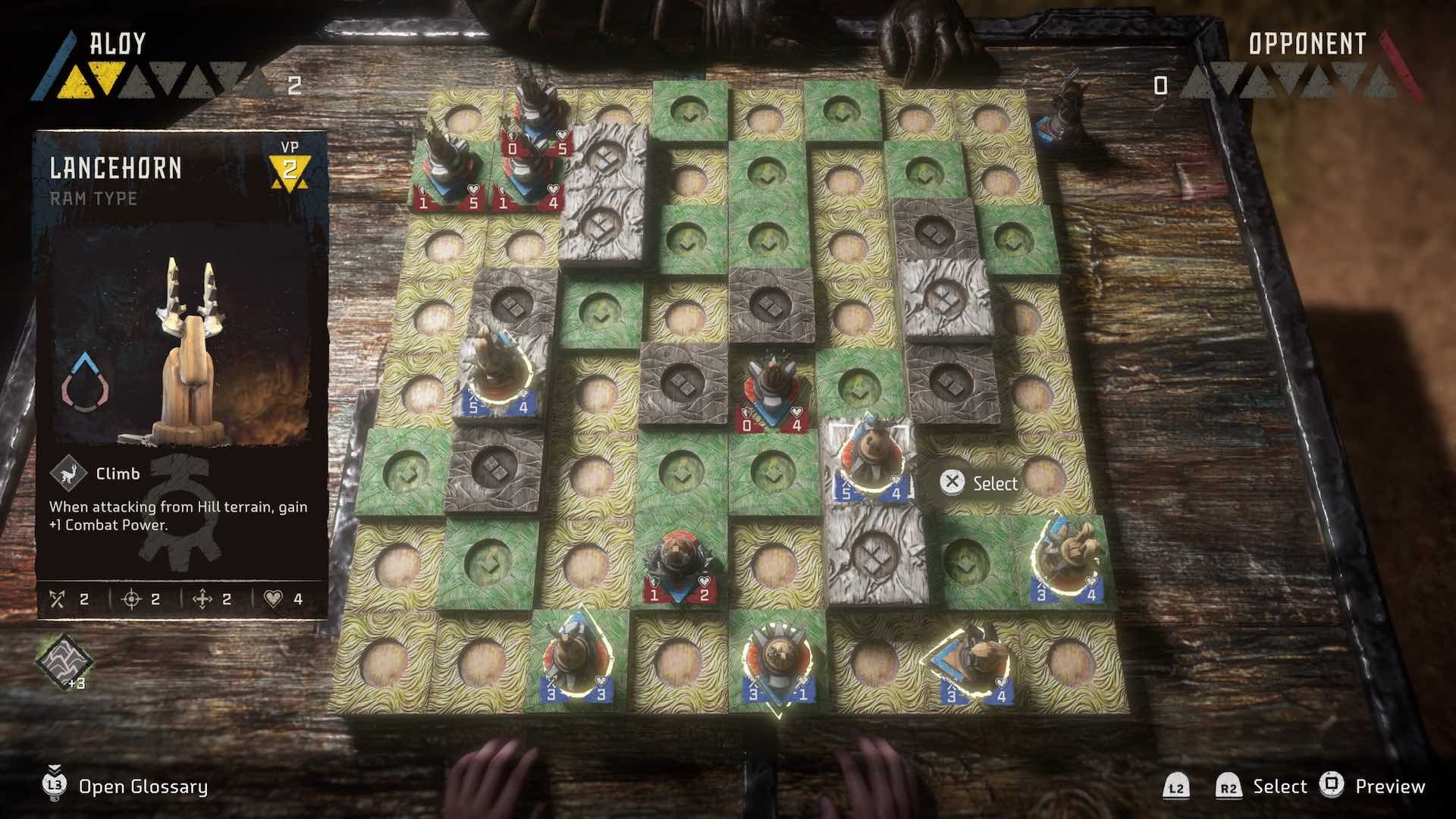The height and width of the screenshot is (819, 1456).
Task: Select the Aloy player name banner
Action: pyautogui.click(x=118, y=43)
